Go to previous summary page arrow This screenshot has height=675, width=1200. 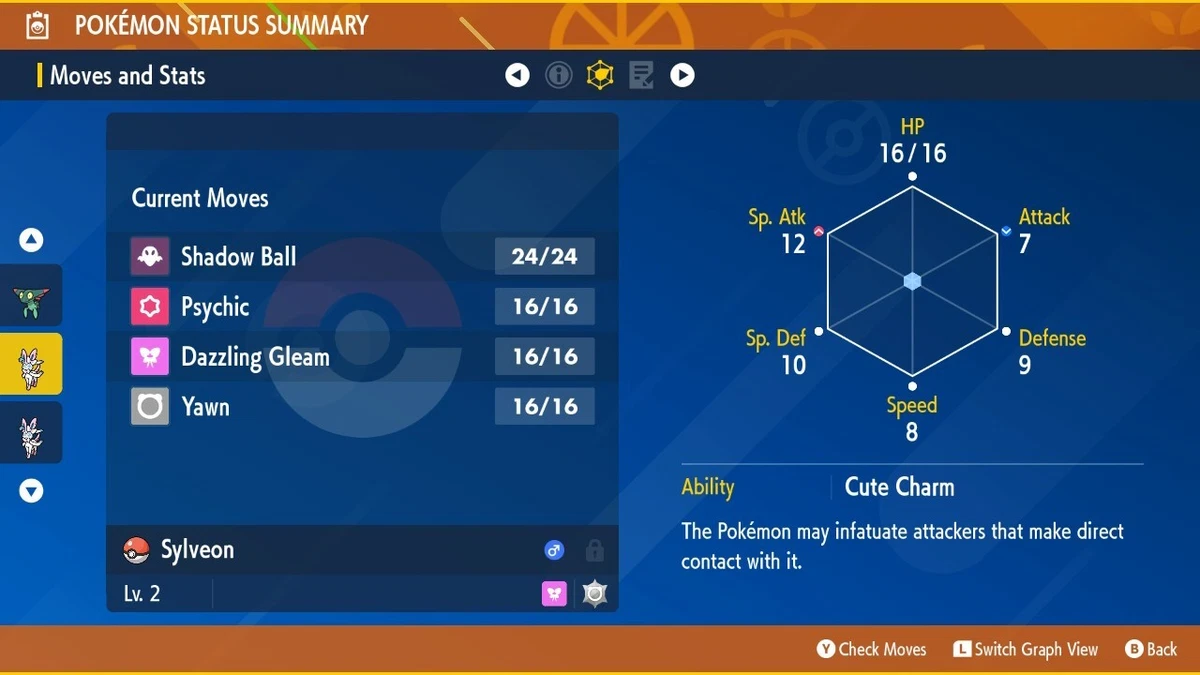517,75
